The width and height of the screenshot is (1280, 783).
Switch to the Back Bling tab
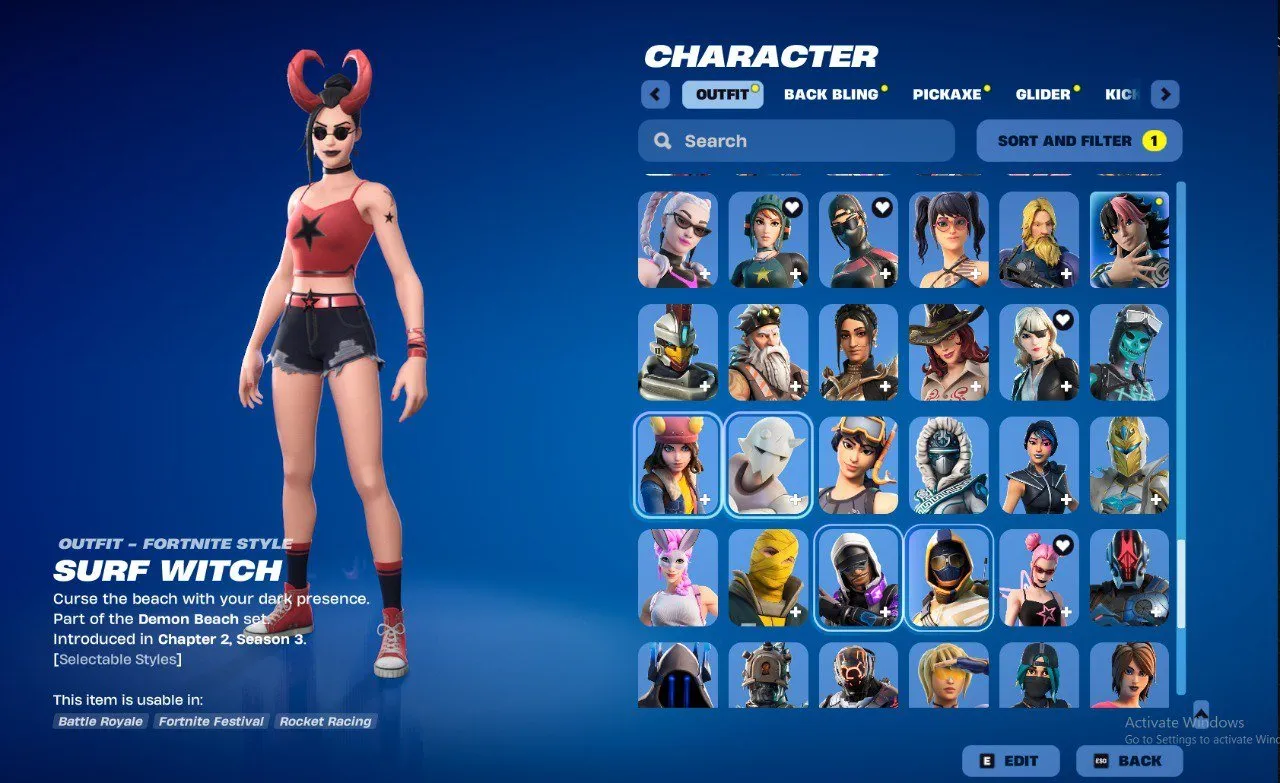831,94
